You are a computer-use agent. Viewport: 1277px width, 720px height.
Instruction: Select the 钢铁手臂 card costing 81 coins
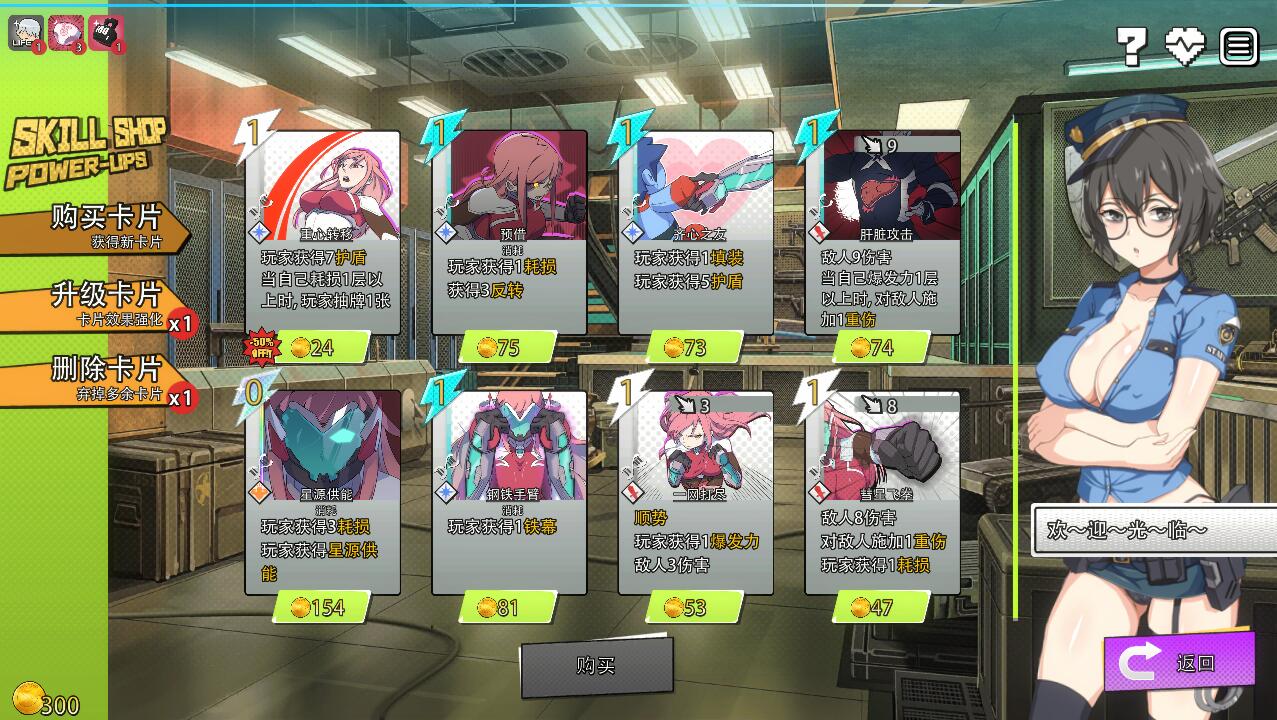[x=510, y=492]
